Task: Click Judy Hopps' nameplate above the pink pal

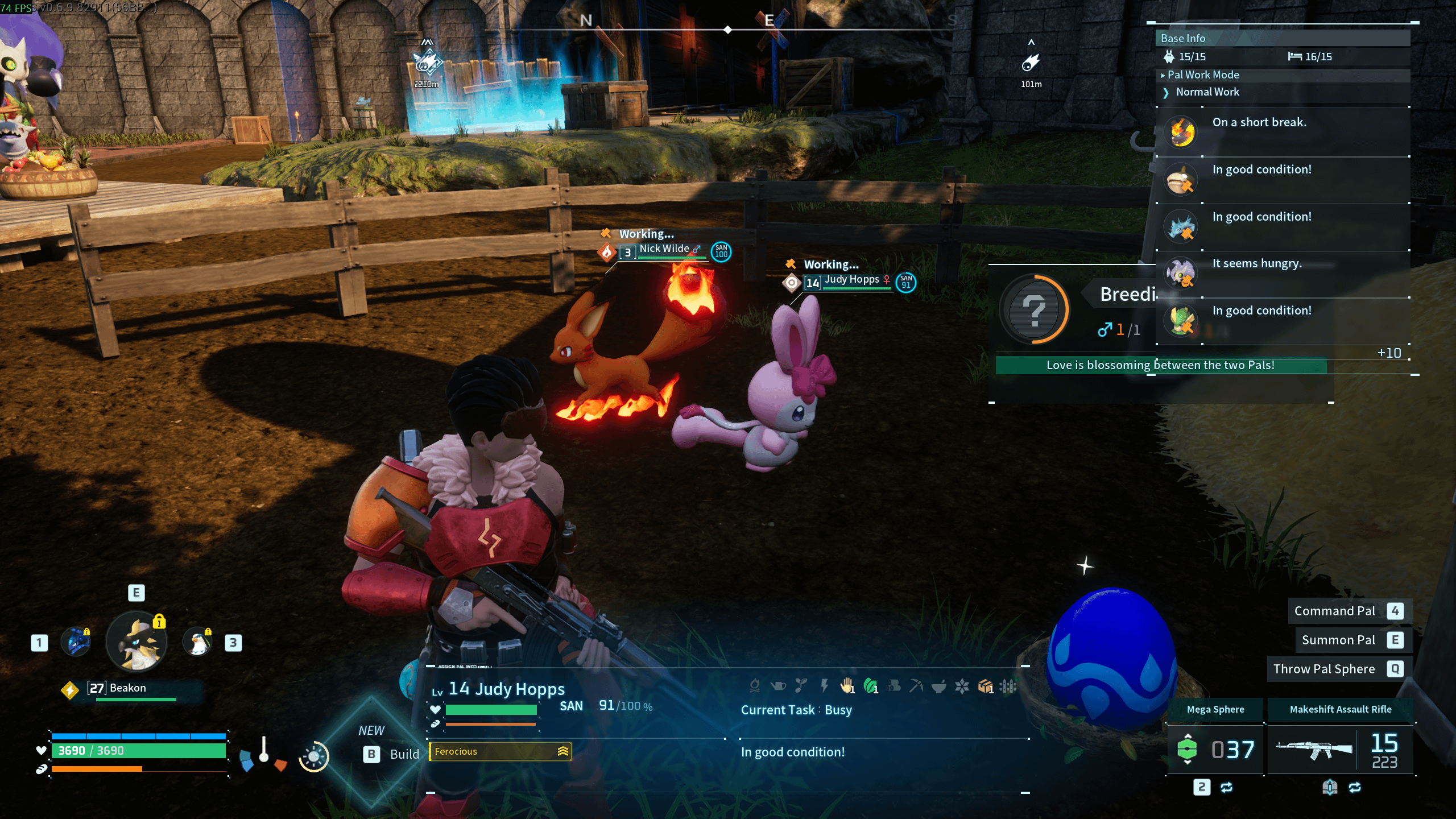Action: coord(851,280)
